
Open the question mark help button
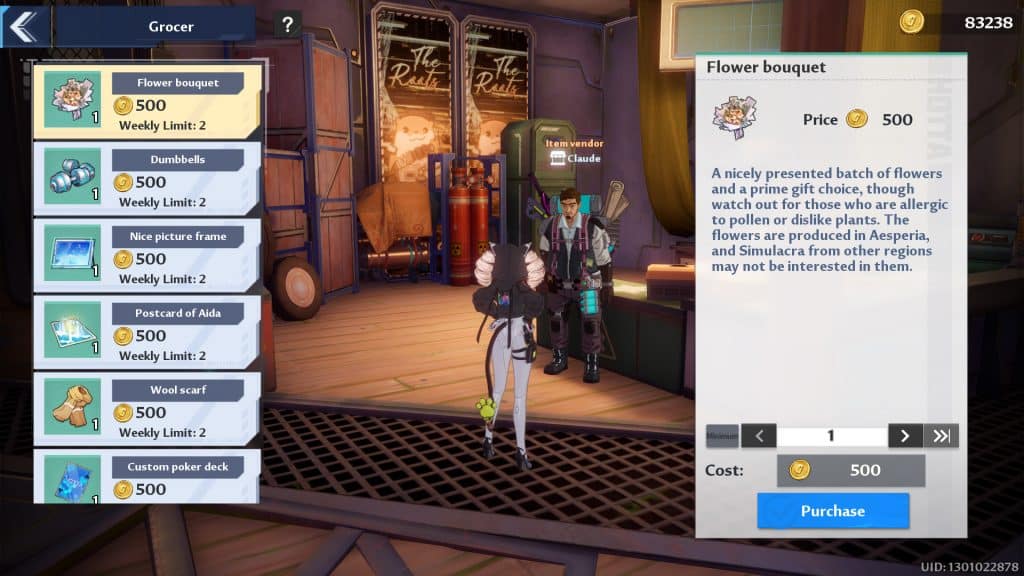point(287,25)
